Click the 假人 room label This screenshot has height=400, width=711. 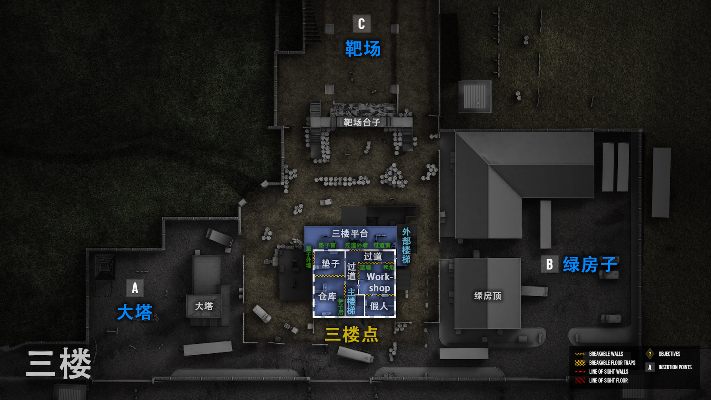pyautogui.click(x=378, y=306)
